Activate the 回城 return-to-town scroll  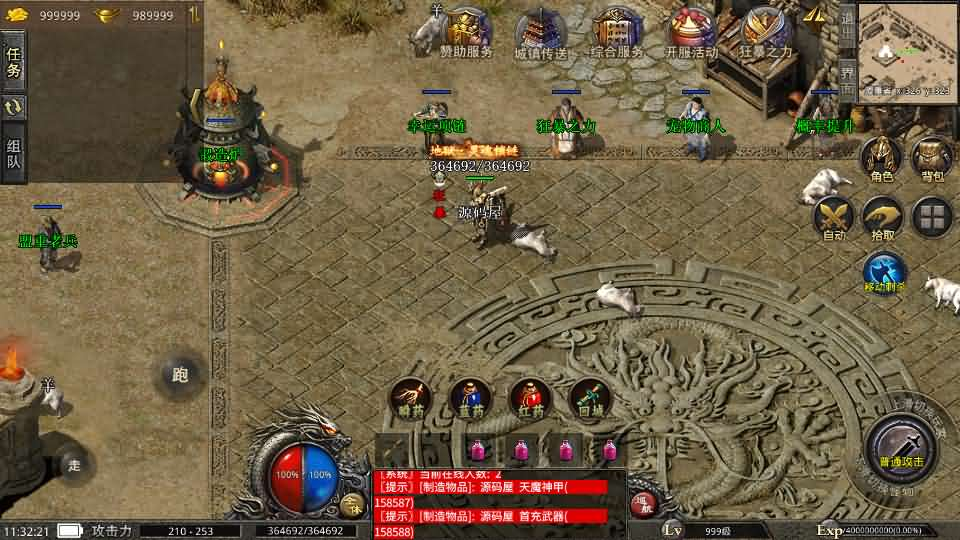click(590, 397)
